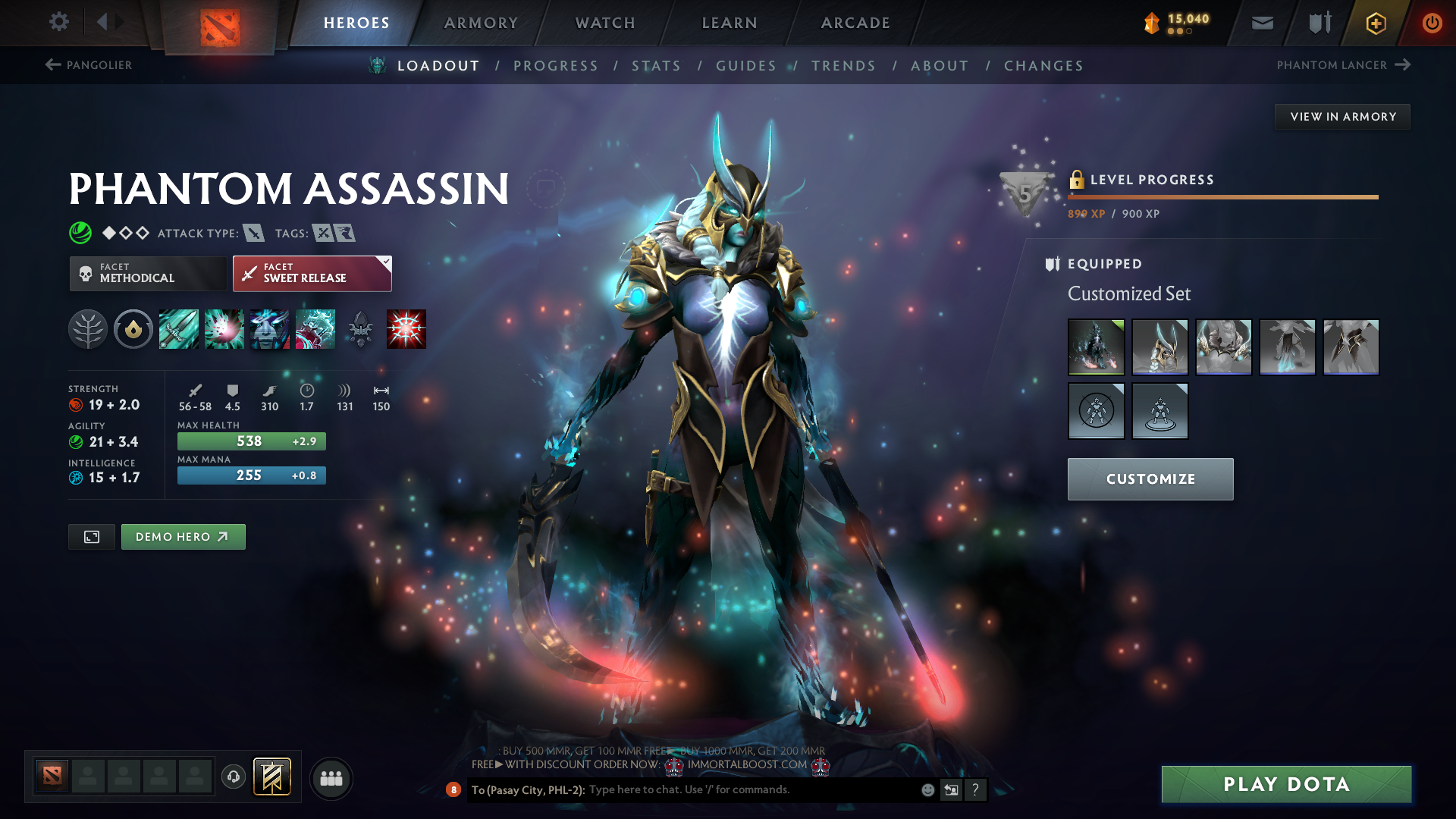This screenshot has height=819, width=1456.
Task: Switch to the ARMORY tab
Action: tap(481, 23)
